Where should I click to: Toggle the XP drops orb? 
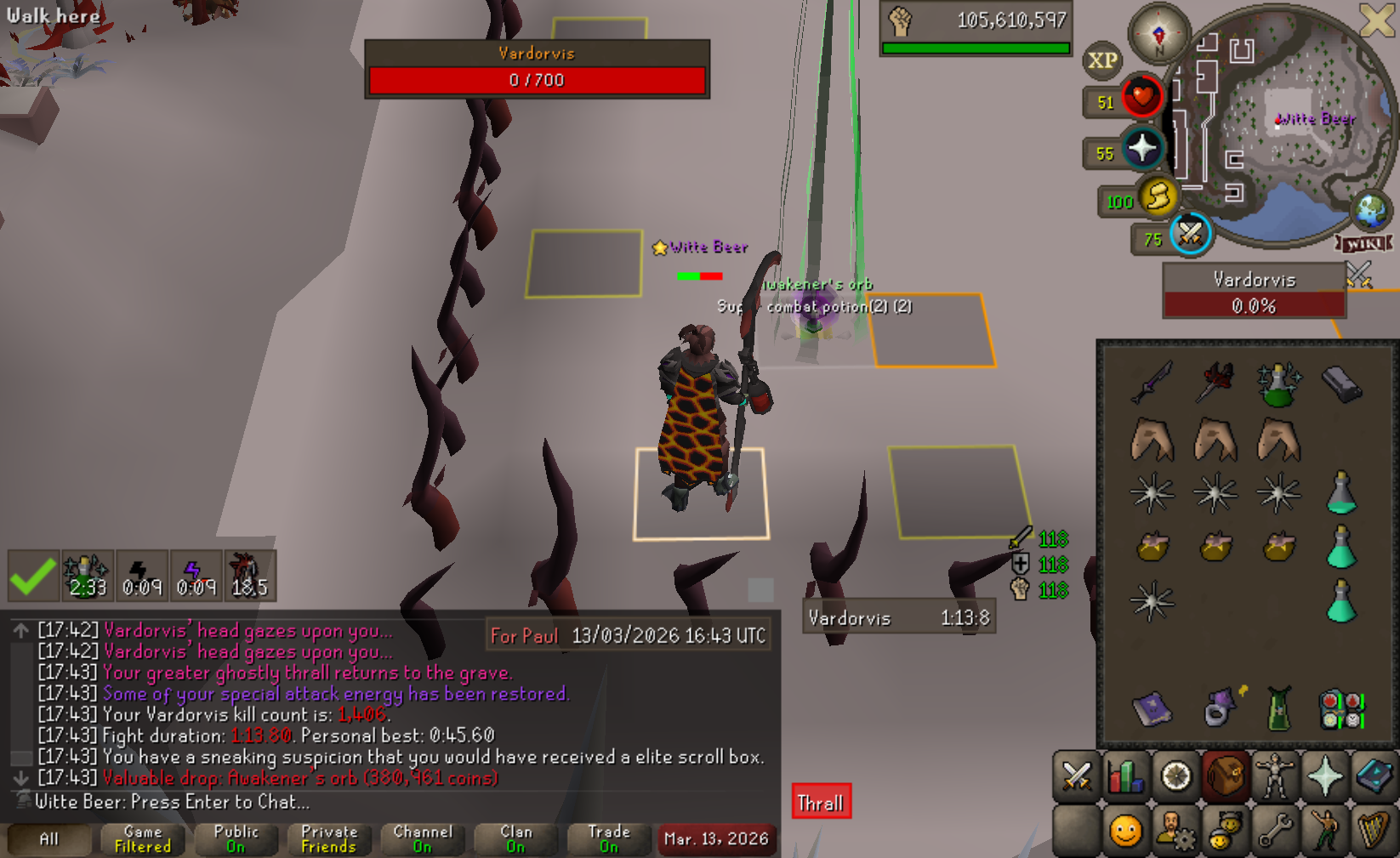point(1103,61)
